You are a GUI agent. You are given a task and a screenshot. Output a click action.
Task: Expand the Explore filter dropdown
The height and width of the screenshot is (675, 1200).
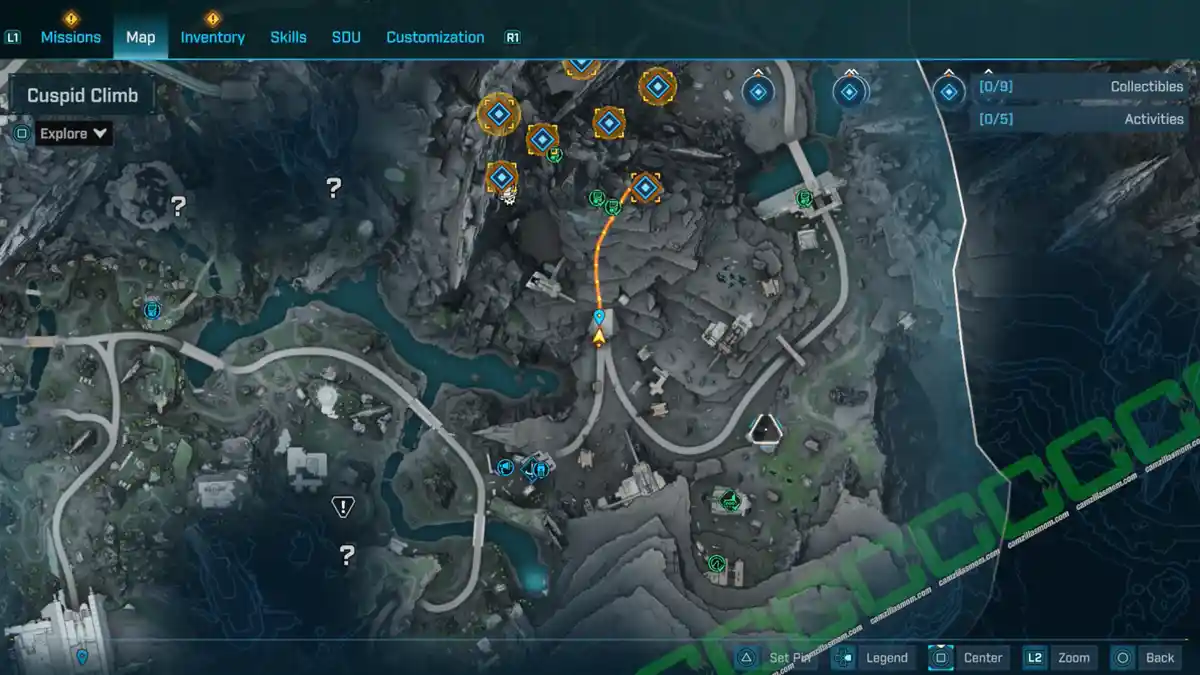(75, 133)
